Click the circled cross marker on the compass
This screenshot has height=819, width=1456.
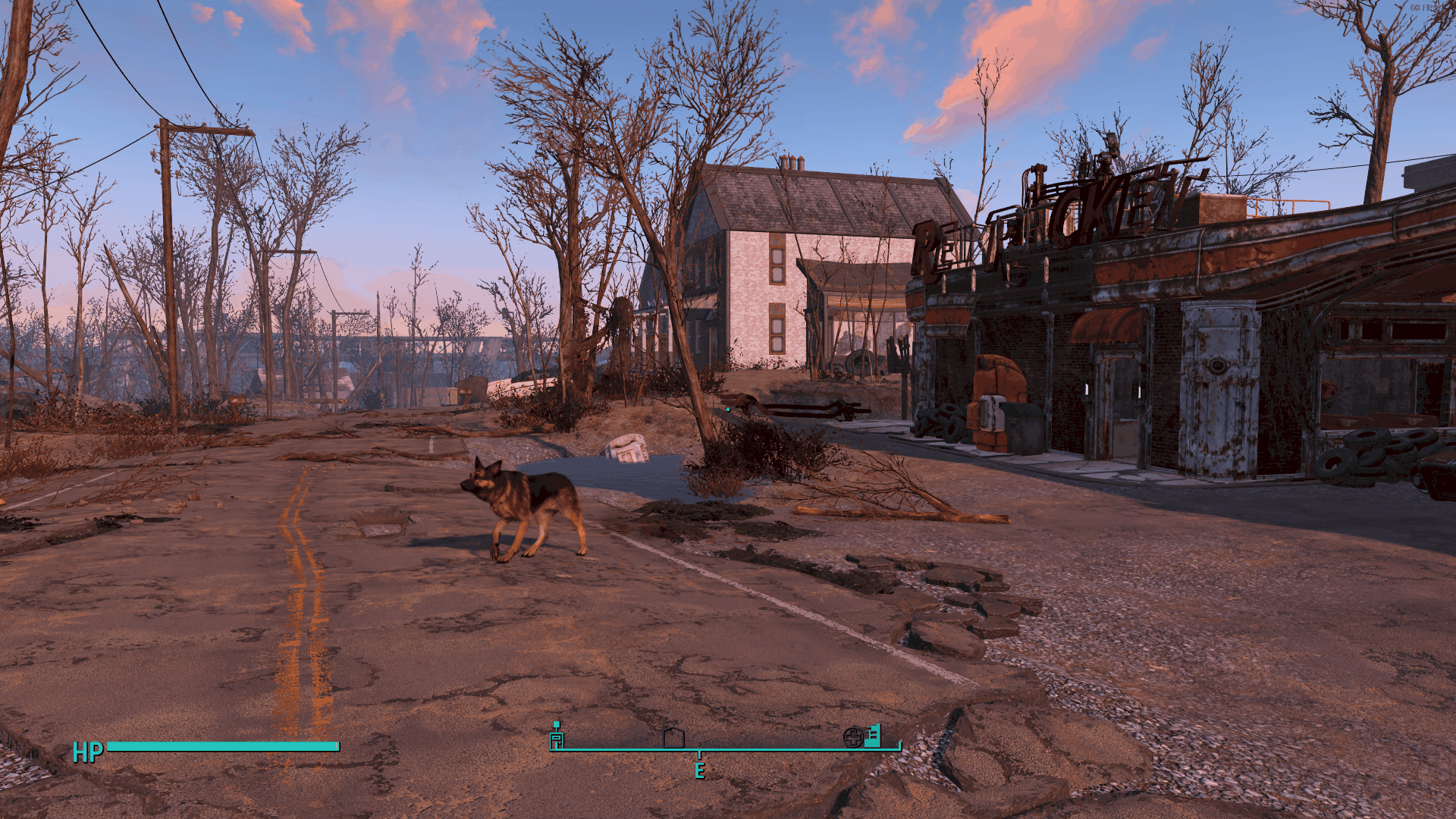point(853,737)
